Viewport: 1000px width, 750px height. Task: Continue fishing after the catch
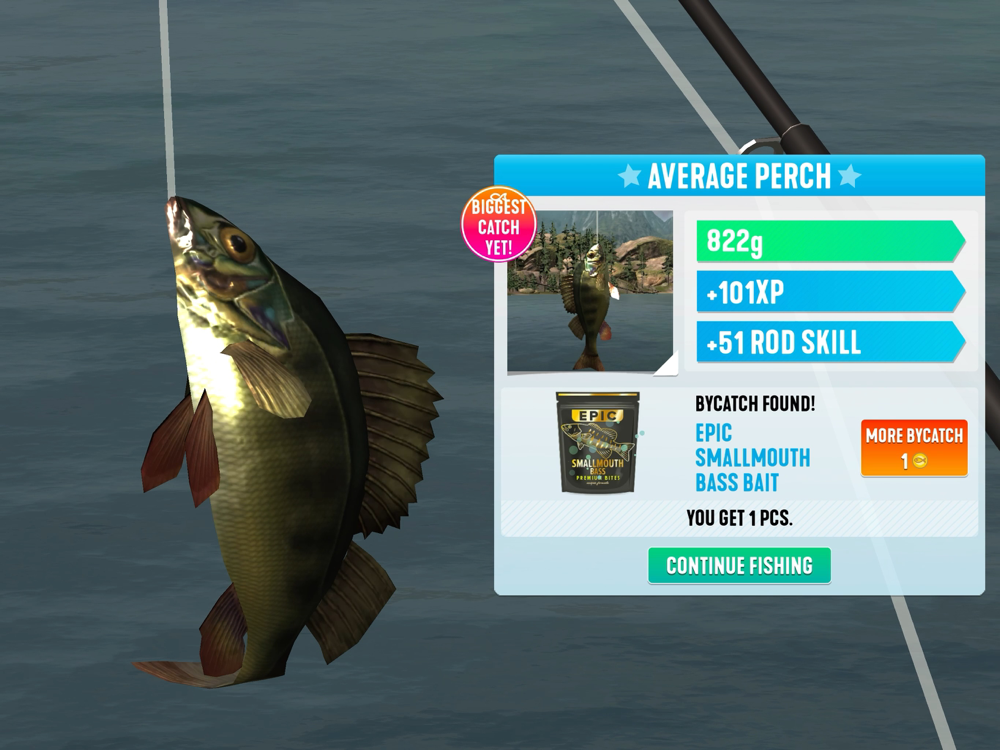pos(739,565)
